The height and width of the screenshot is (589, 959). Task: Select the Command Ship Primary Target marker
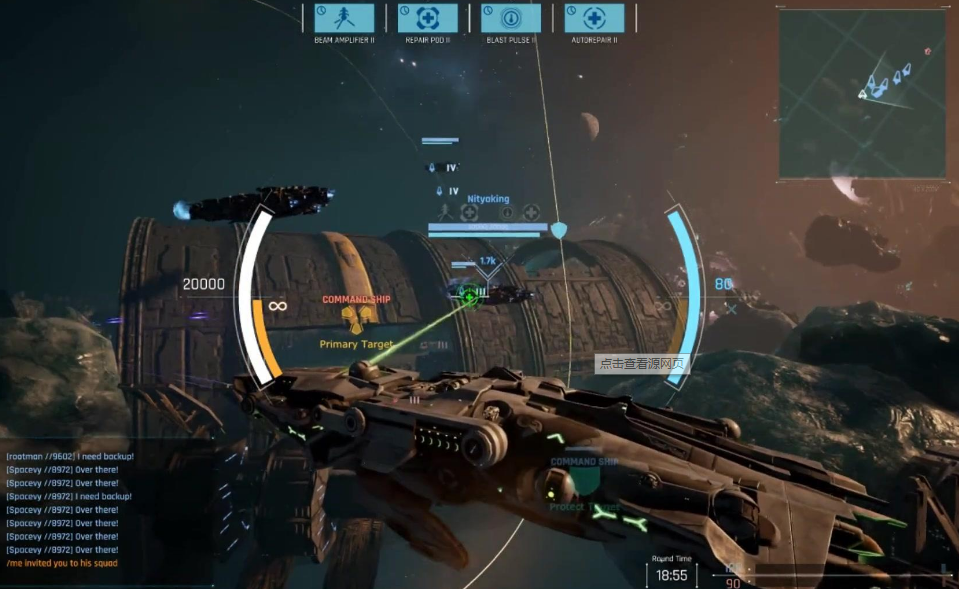point(357,319)
